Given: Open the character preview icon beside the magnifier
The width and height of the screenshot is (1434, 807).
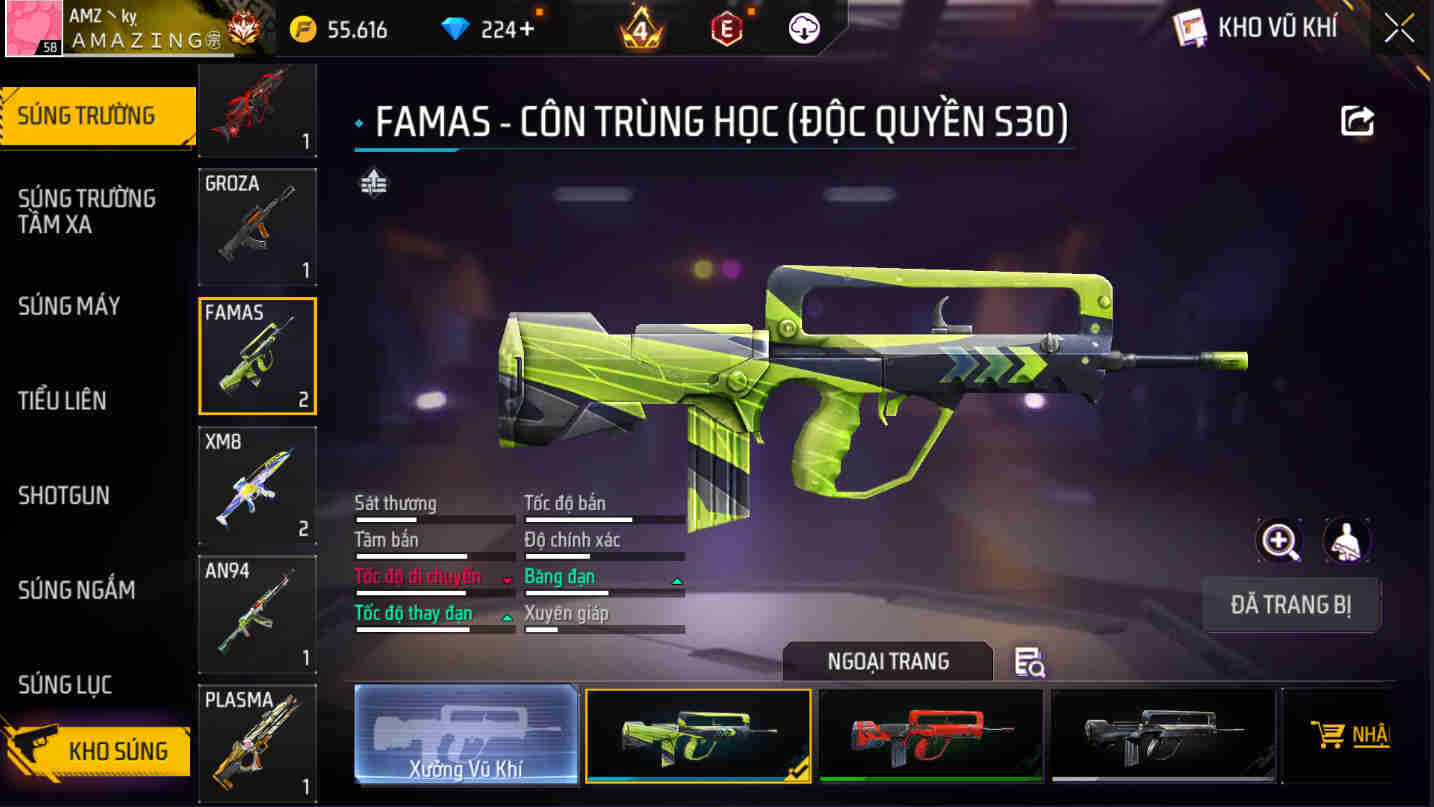Looking at the screenshot, I should pos(1347,539).
